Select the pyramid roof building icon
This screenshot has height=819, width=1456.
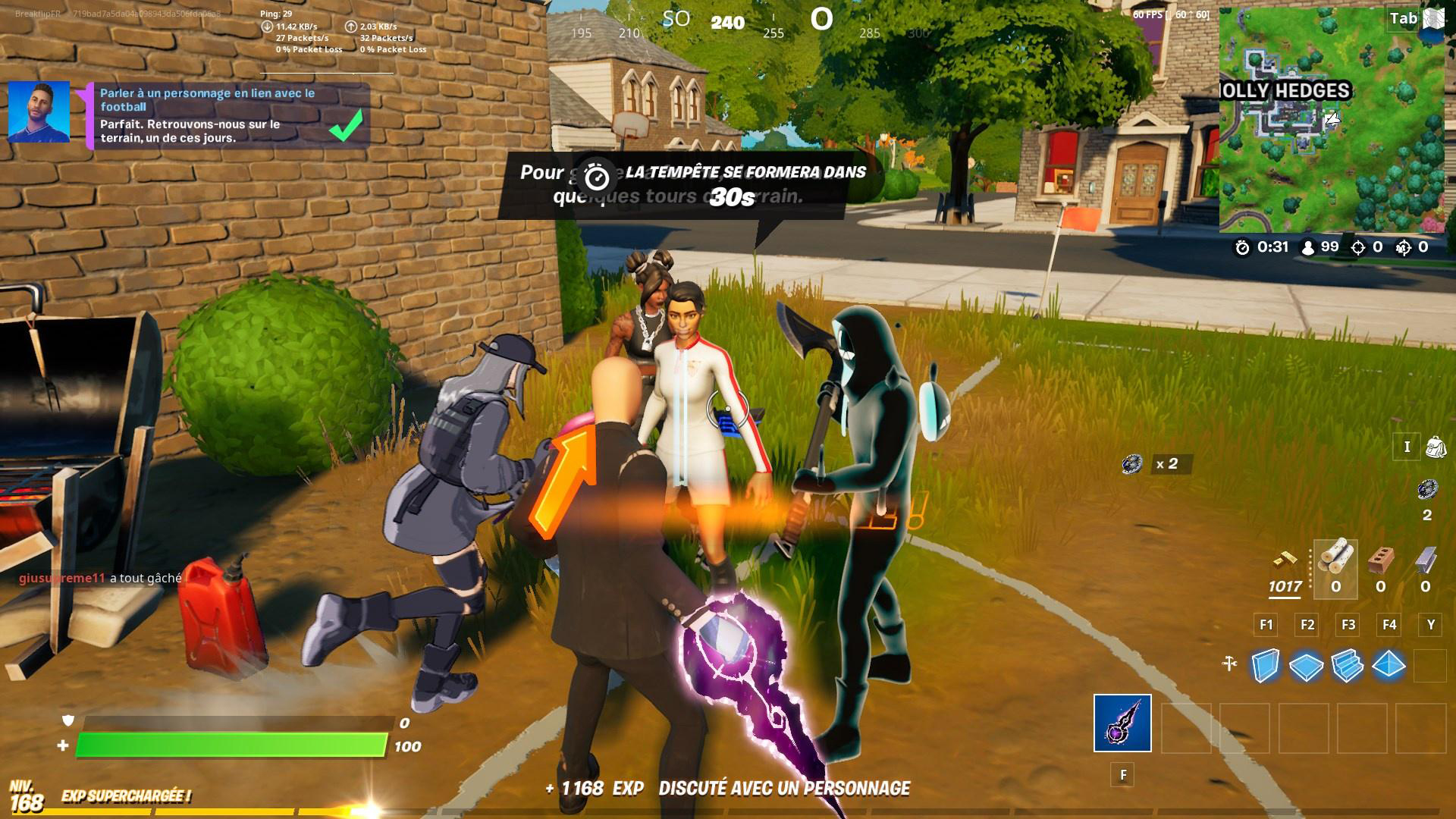point(1389,666)
